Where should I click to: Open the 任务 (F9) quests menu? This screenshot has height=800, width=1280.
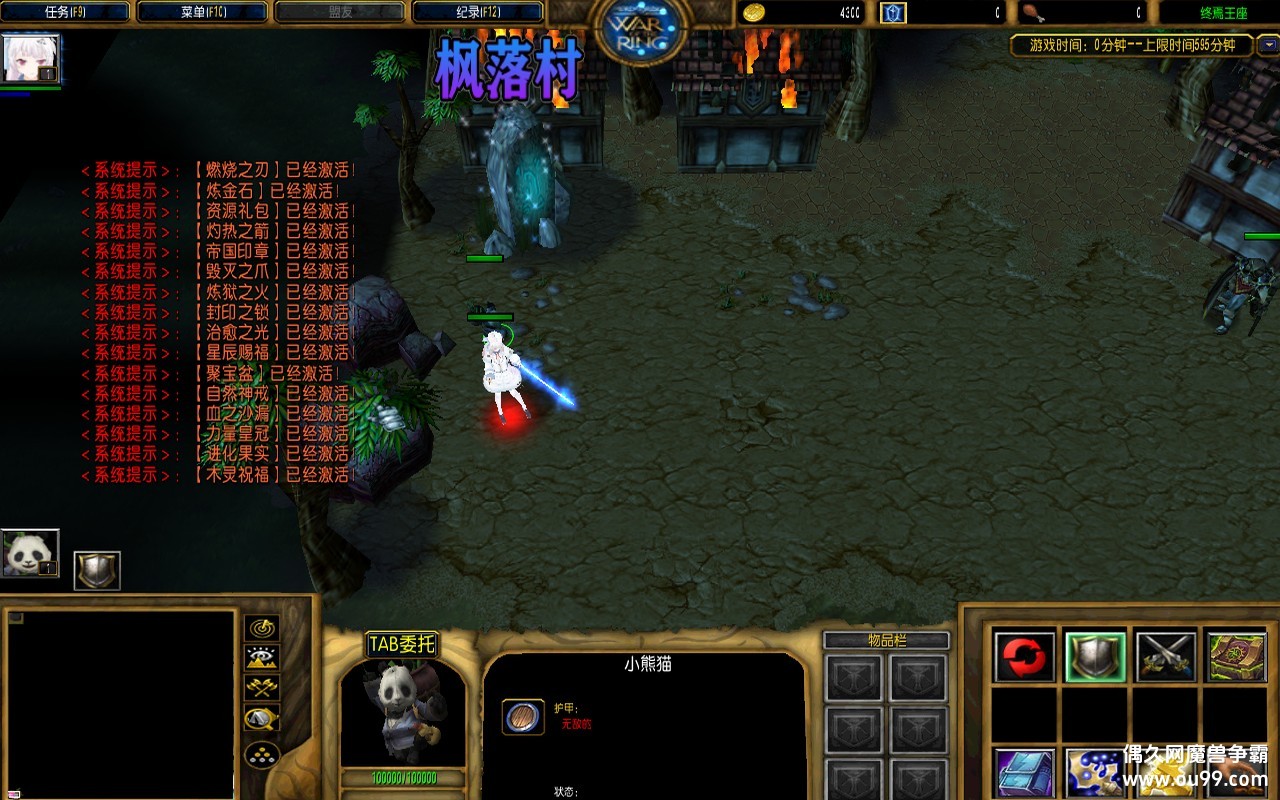click(x=67, y=12)
